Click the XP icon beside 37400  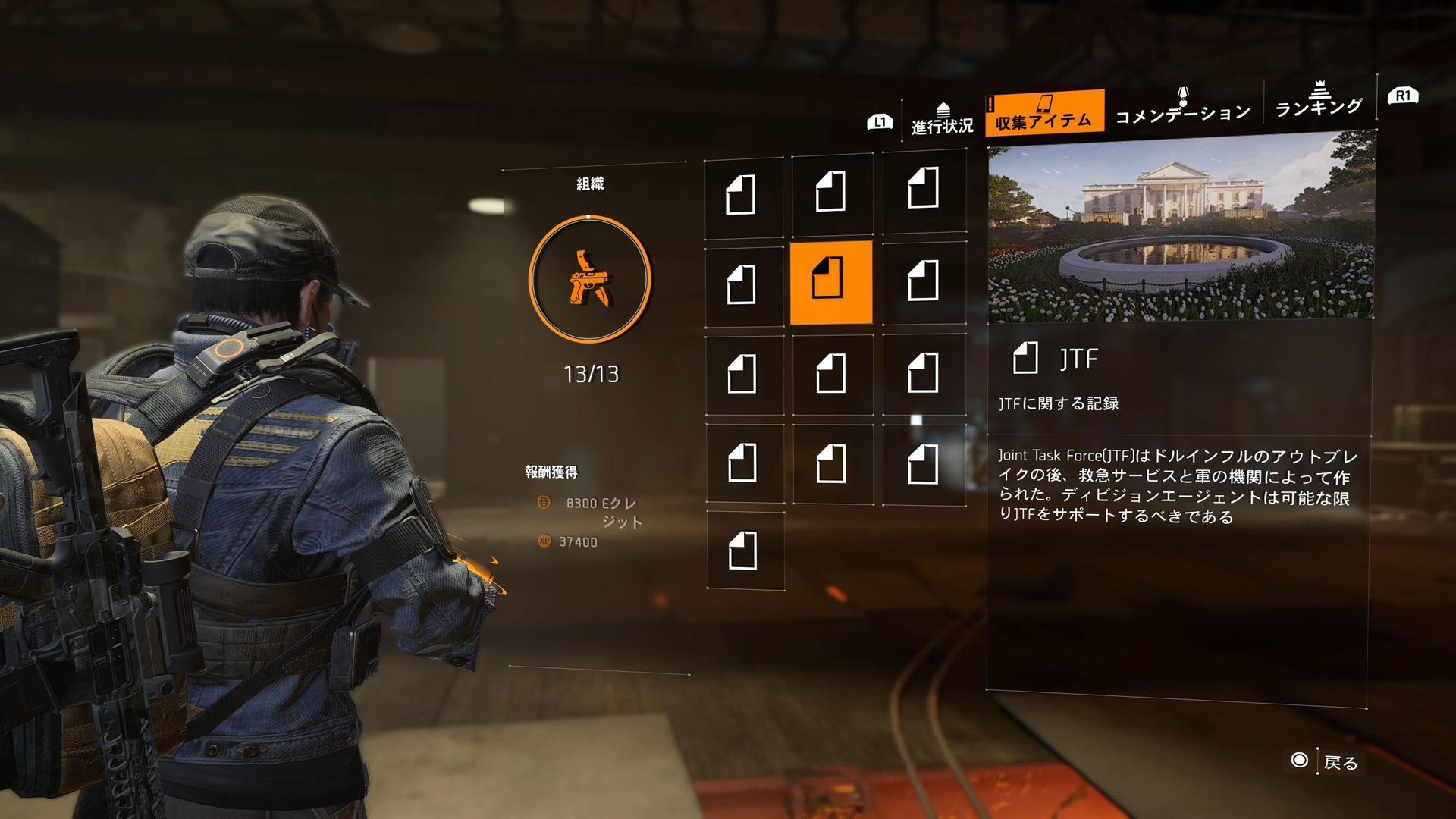(x=544, y=542)
